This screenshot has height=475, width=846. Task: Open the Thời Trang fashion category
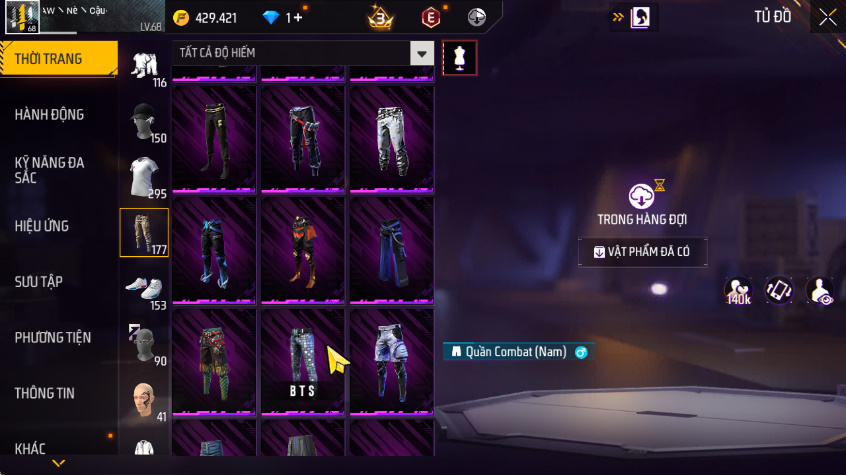(x=50, y=59)
